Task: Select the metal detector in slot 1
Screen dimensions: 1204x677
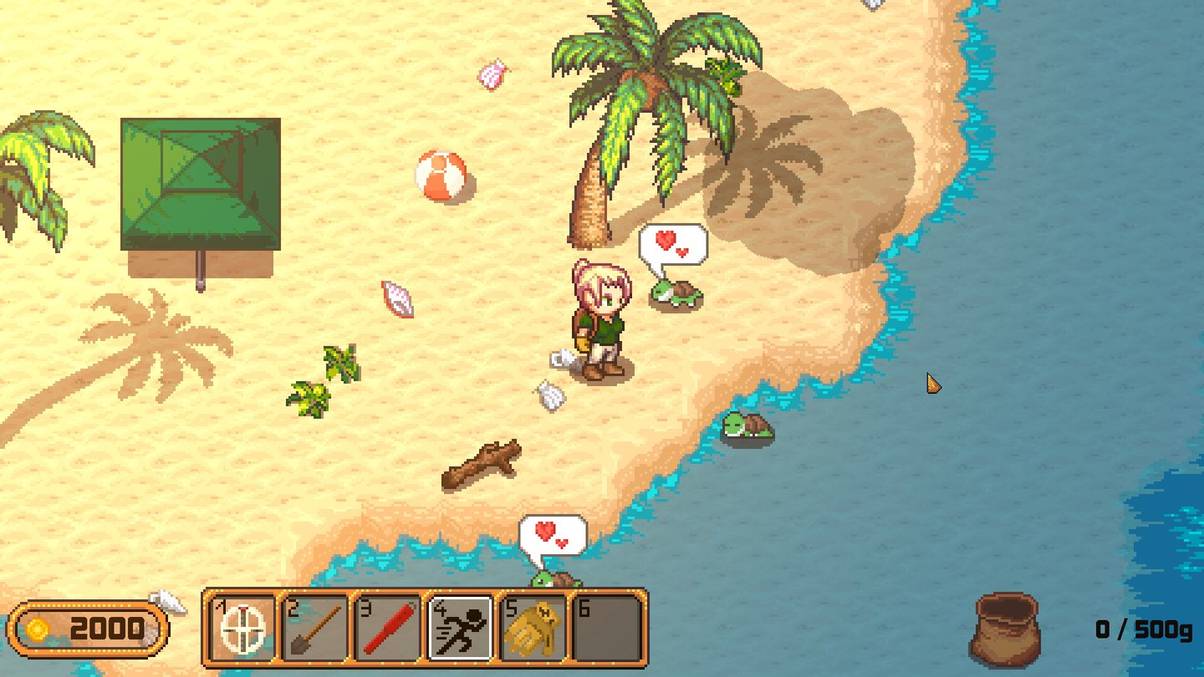Action: tap(242, 628)
